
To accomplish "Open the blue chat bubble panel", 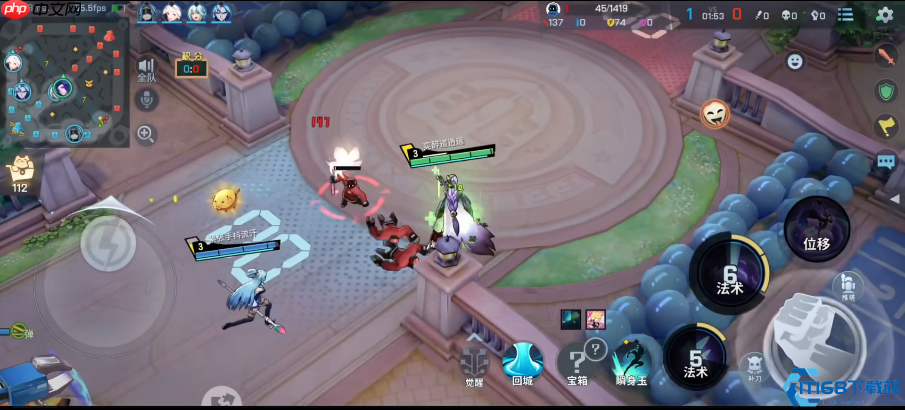I will coord(886,161).
